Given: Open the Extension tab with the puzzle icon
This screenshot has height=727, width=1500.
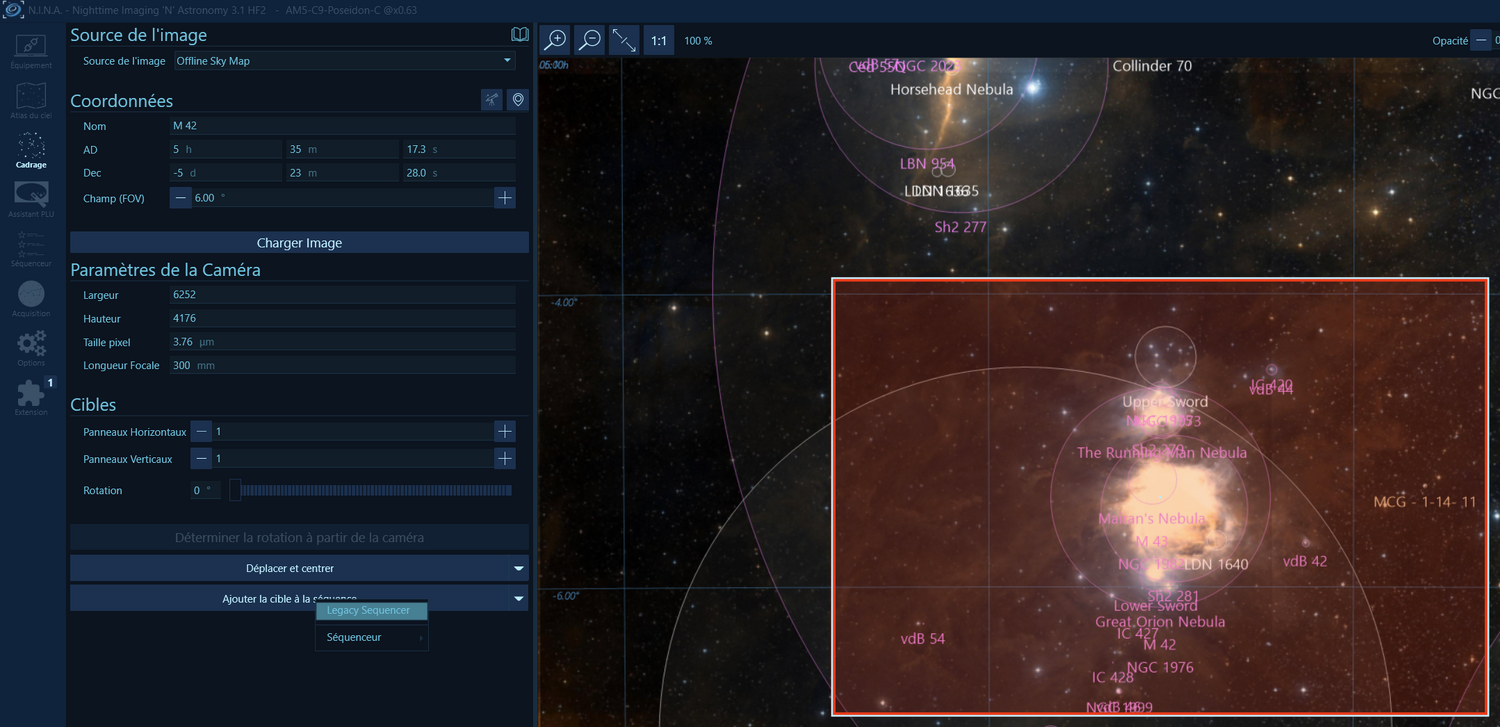Looking at the screenshot, I should tap(31, 397).
